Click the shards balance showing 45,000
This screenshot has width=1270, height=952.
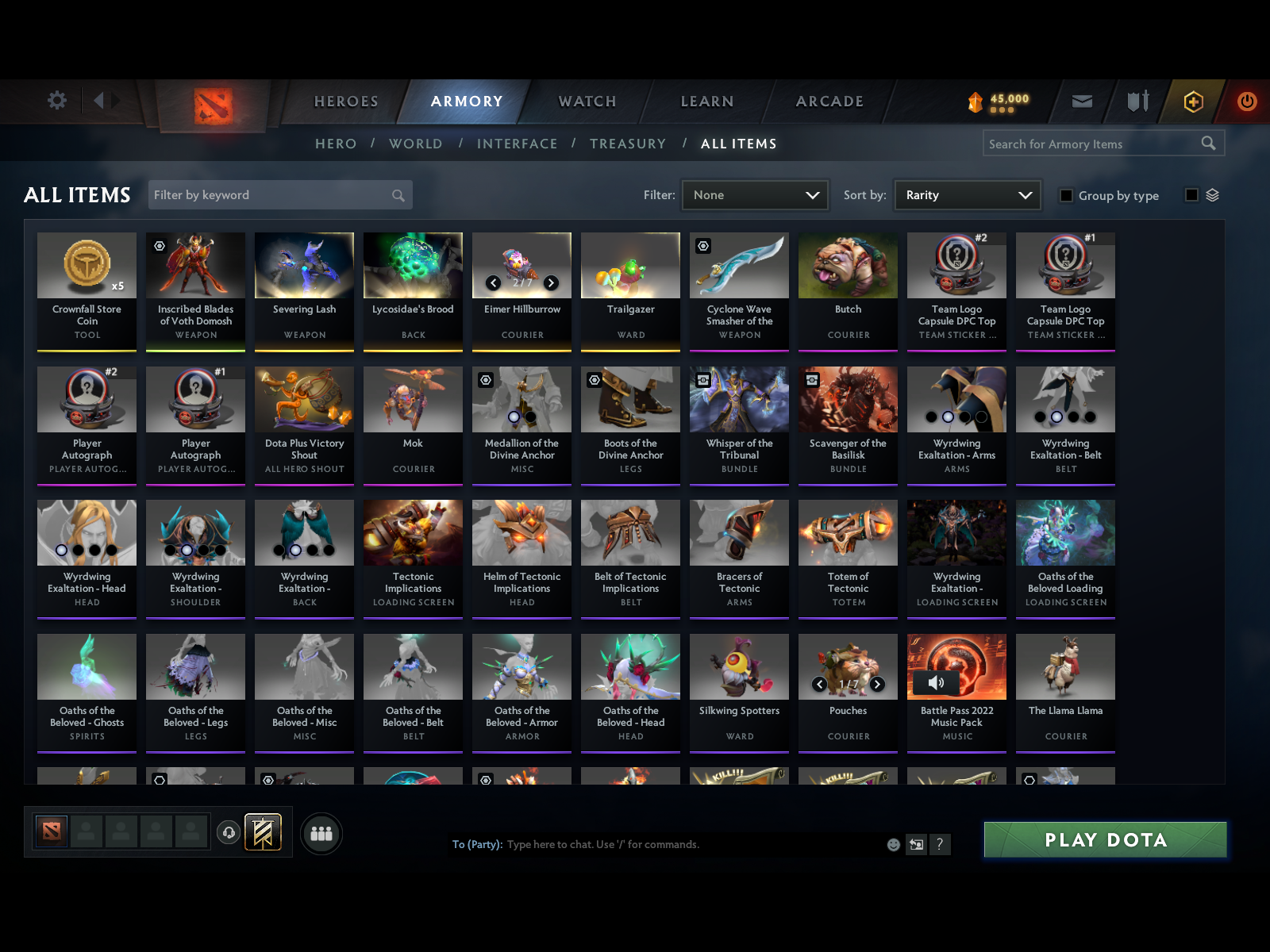(x=999, y=98)
